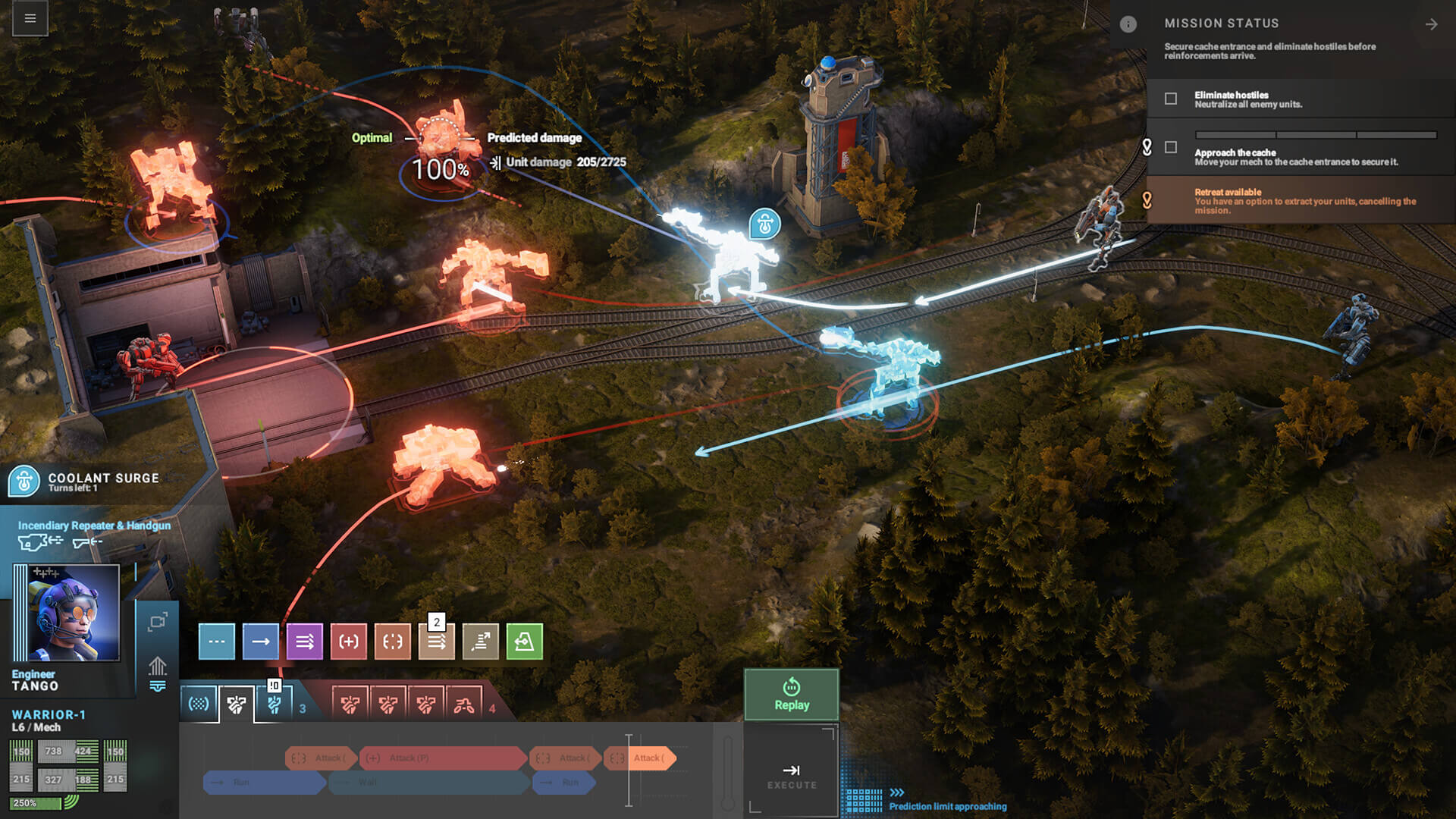Select the blue Wait action
The image size is (1456, 819).
(x=216, y=642)
